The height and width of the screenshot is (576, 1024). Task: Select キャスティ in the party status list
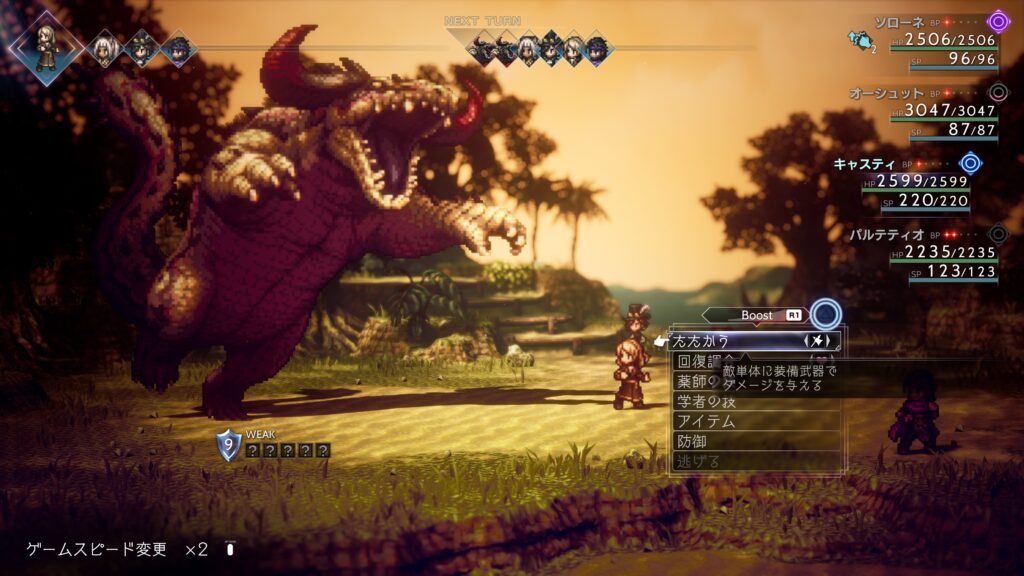[x=866, y=163]
